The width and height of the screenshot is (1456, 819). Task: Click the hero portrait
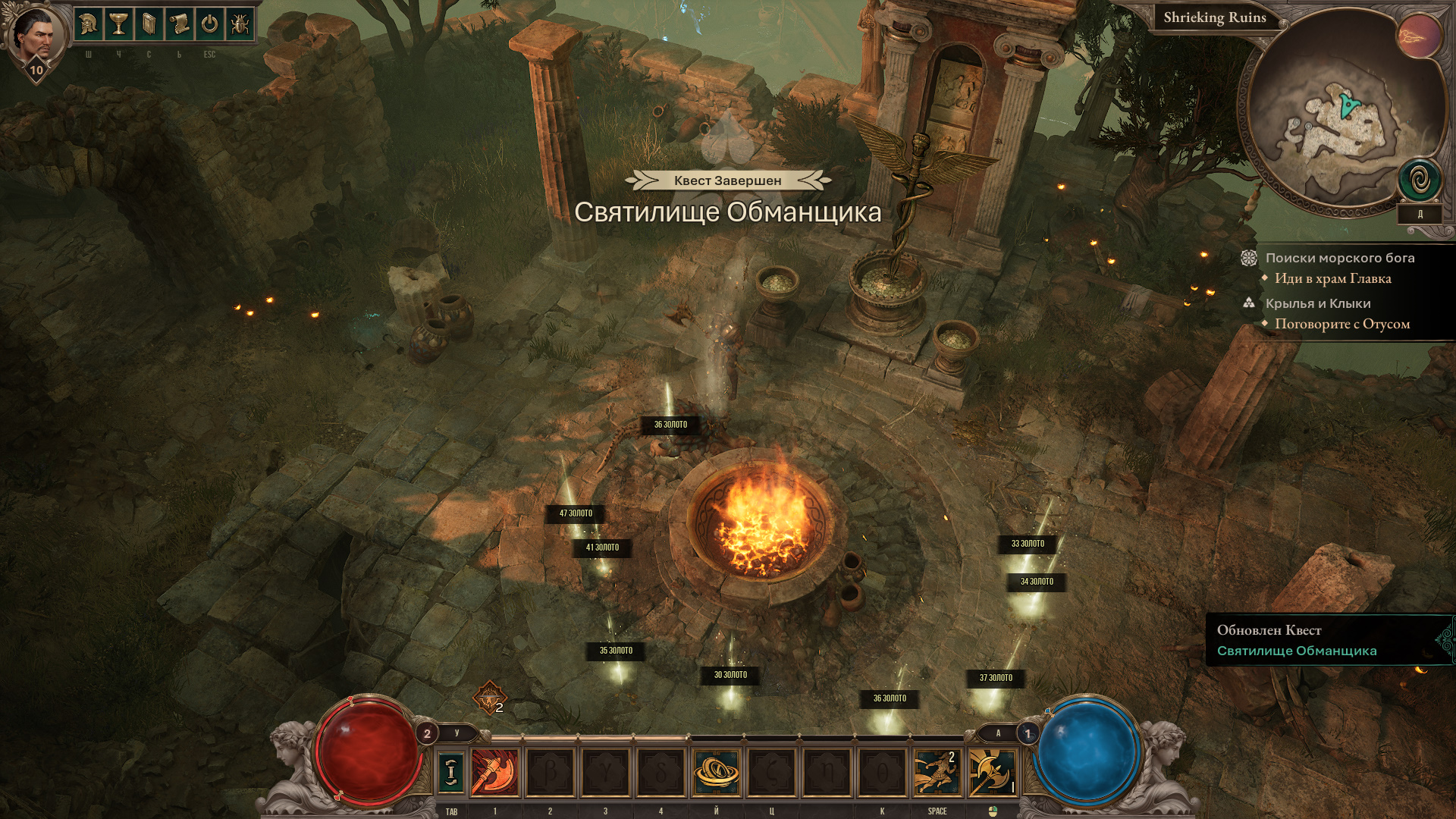tap(33, 33)
